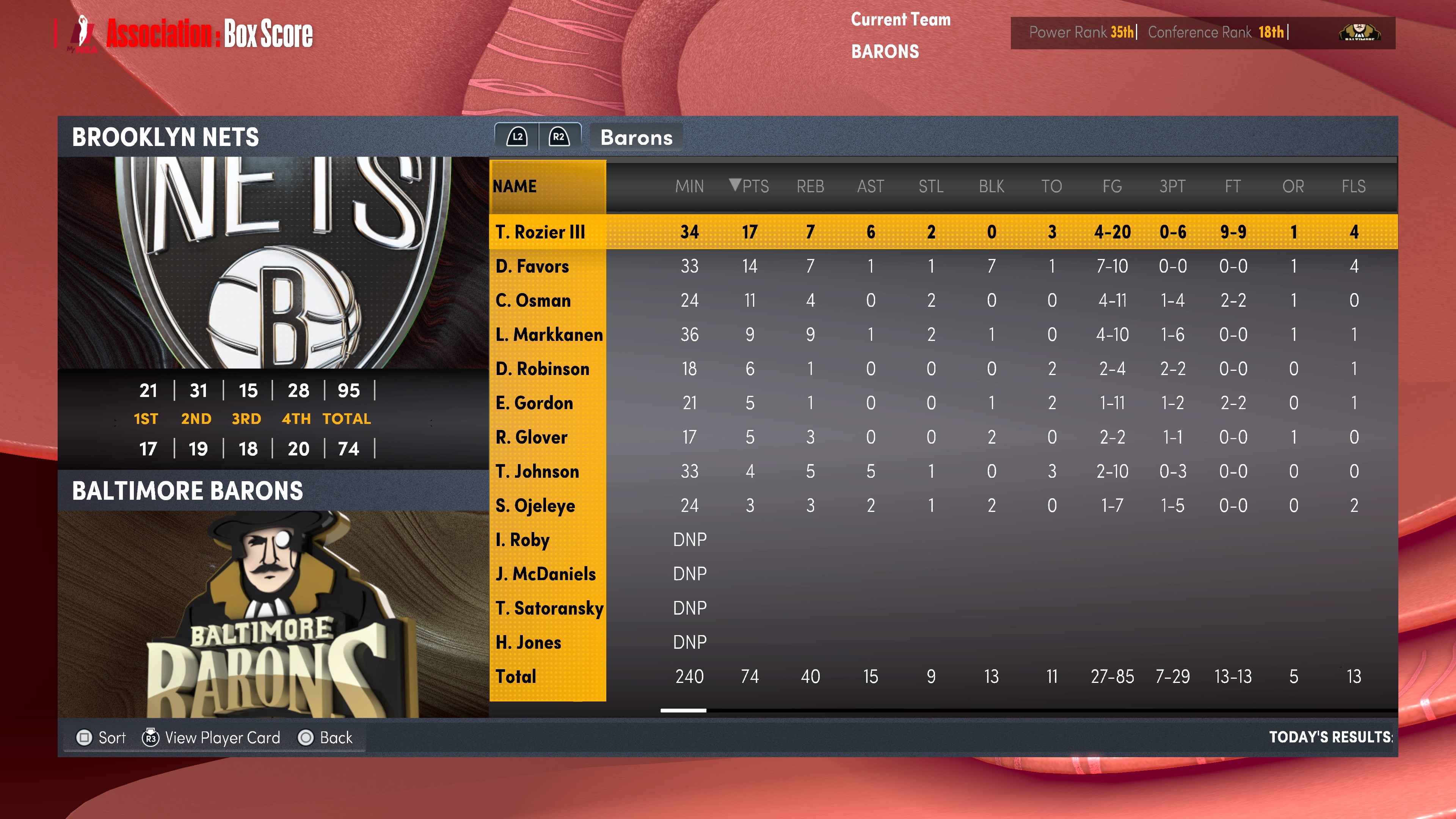Sort by the PTS column header
This screenshot has height=819, width=1456.
(x=750, y=186)
